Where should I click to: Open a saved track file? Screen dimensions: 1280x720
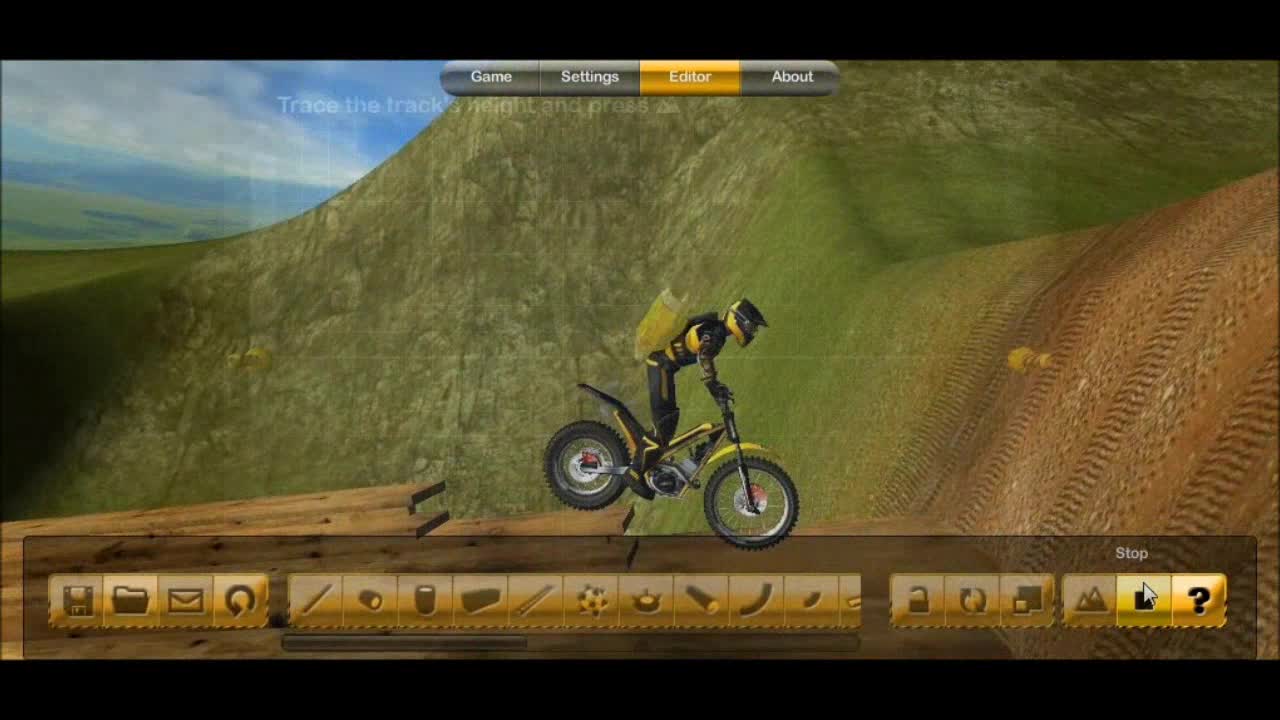point(131,598)
